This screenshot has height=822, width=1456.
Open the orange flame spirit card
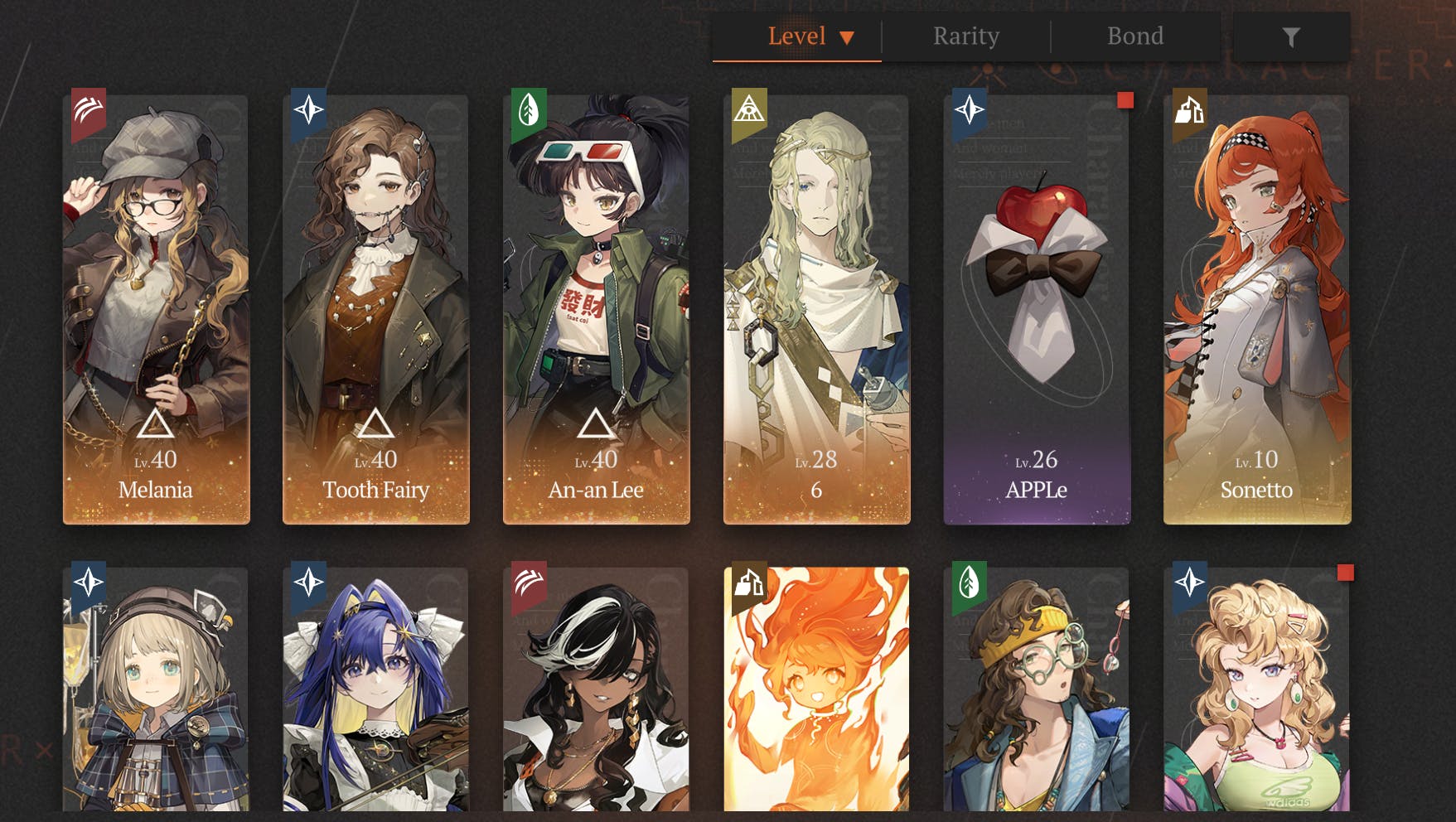pos(816,689)
